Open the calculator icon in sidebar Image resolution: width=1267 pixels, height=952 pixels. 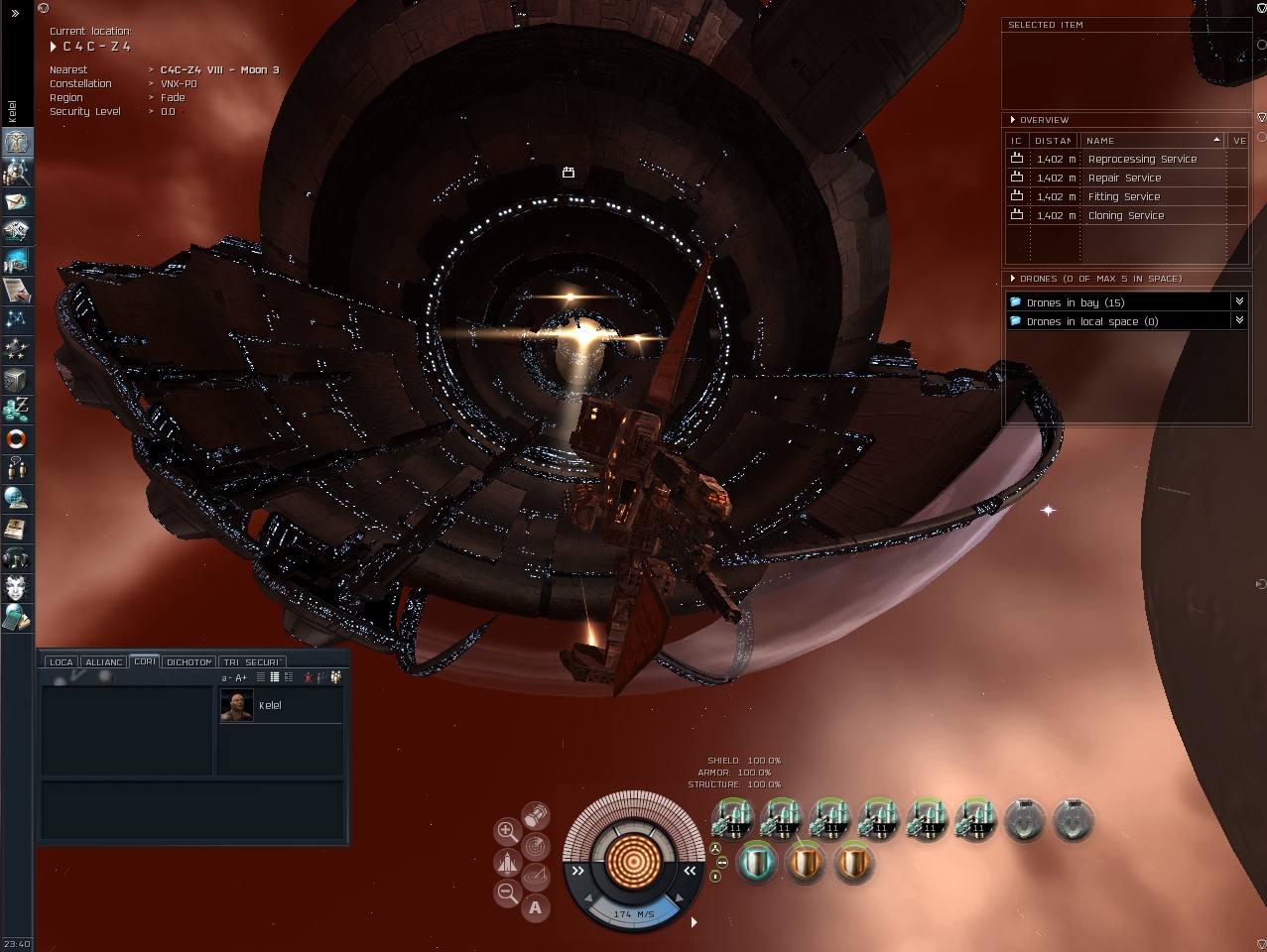17,618
